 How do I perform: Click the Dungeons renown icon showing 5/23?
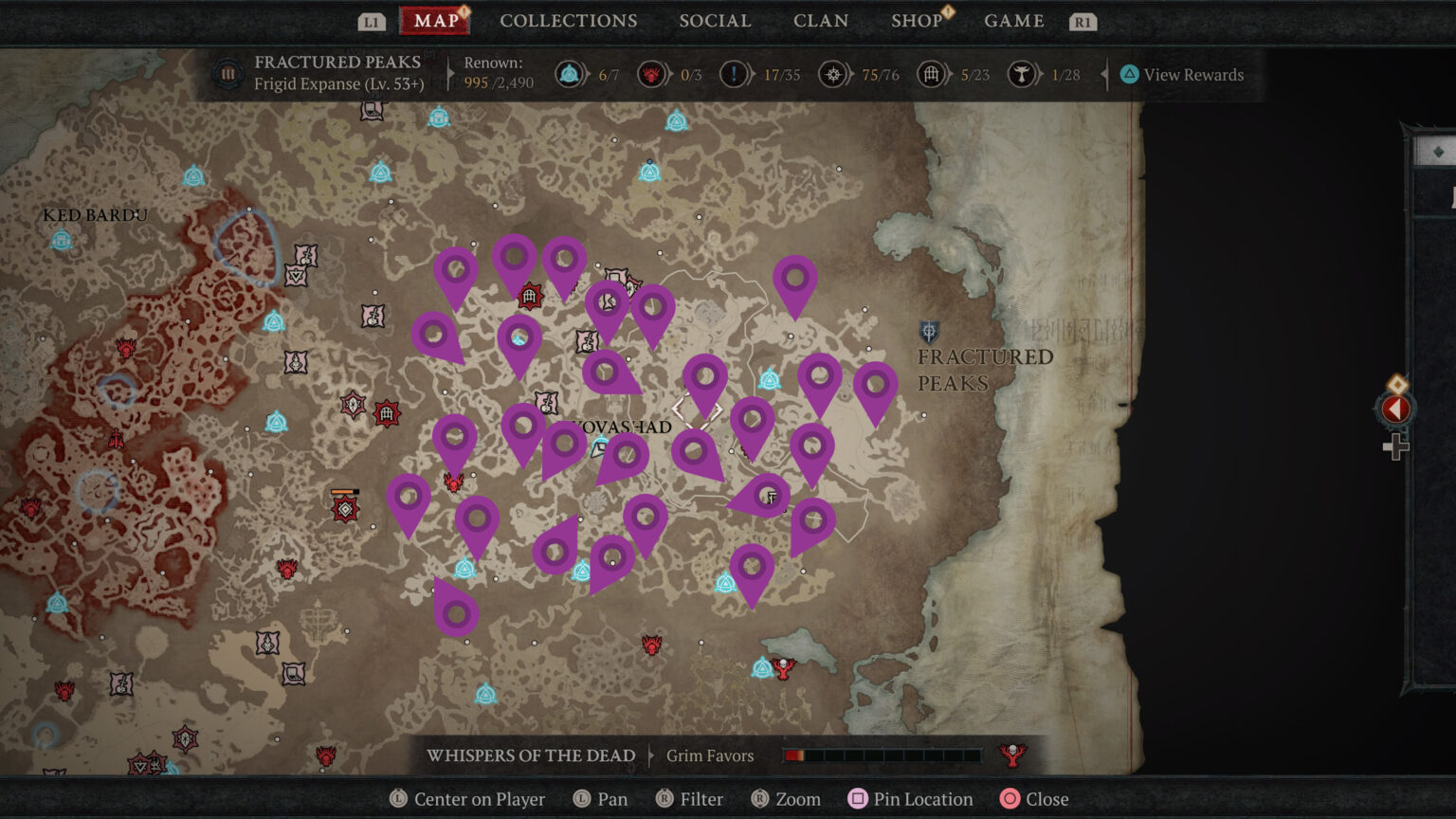930,74
